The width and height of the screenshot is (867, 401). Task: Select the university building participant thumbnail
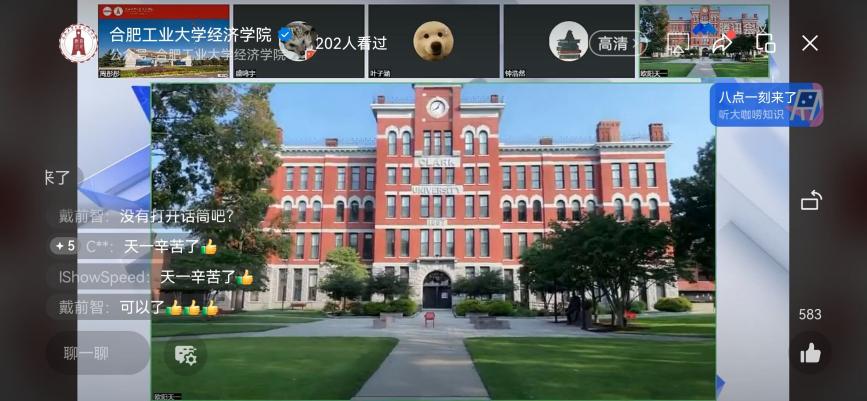(704, 41)
